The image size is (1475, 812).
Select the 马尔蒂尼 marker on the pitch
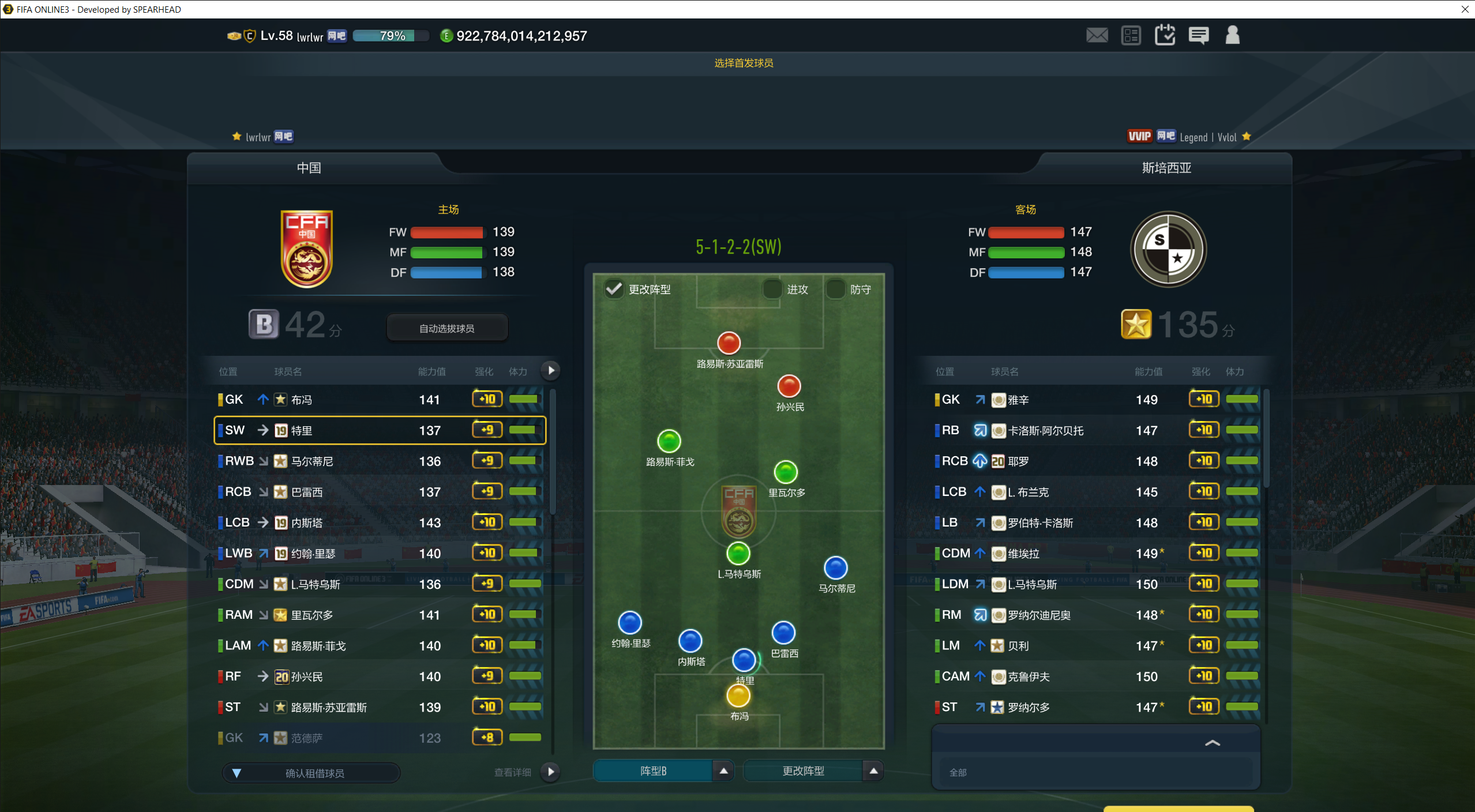pyautogui.click(x=835, y=568)
